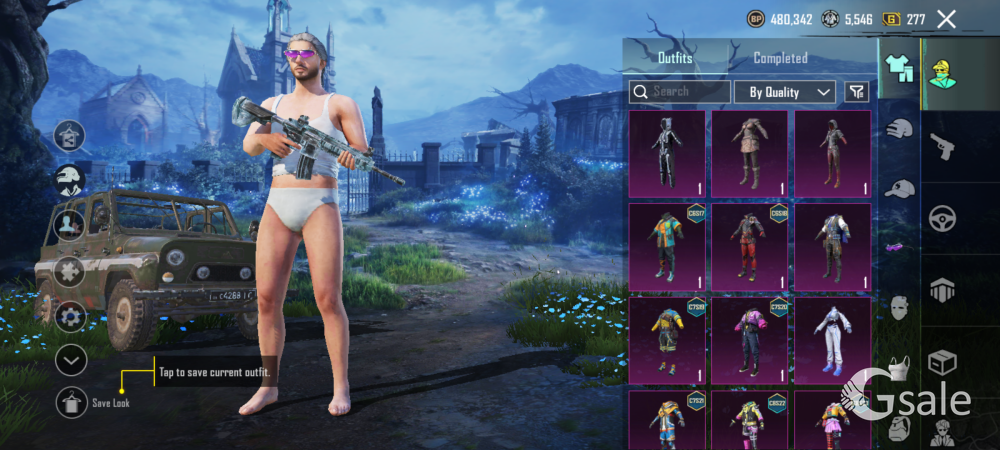Open the crate box section
This screenshot has width=1000, height=450.
coord(942,362)
